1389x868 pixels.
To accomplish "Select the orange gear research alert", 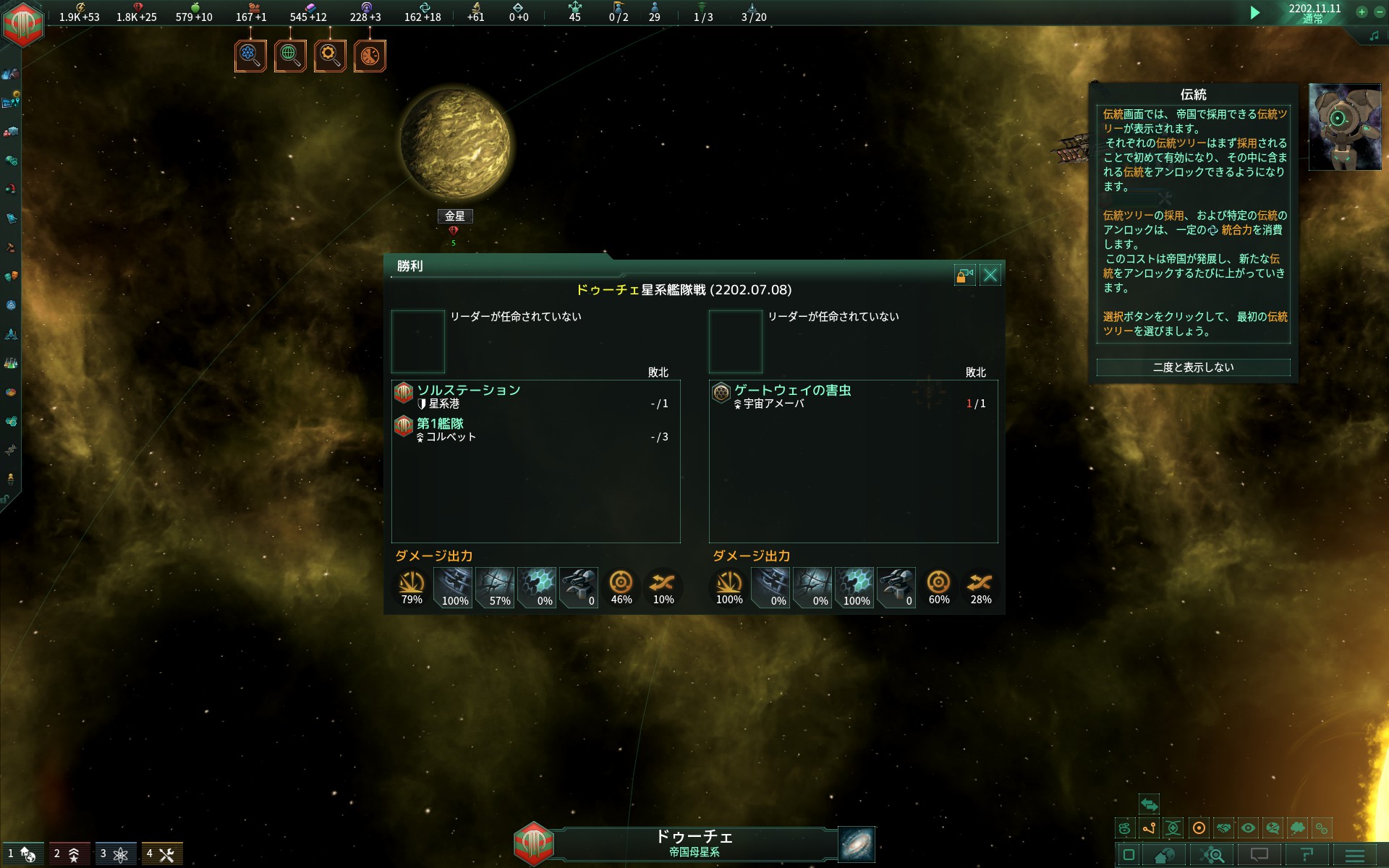I will [x=330, y=56].
